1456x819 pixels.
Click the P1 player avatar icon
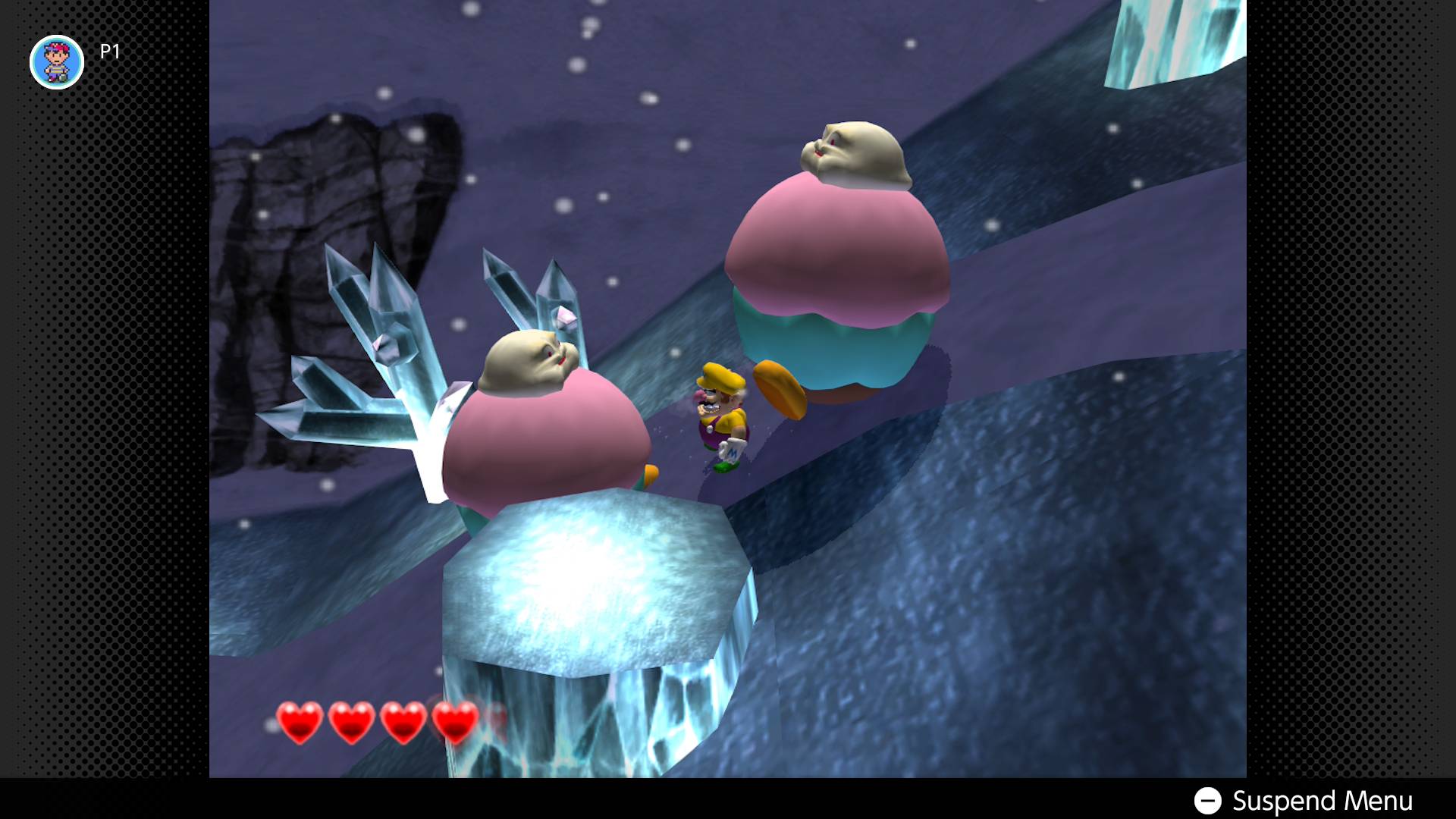pos(56,62)
